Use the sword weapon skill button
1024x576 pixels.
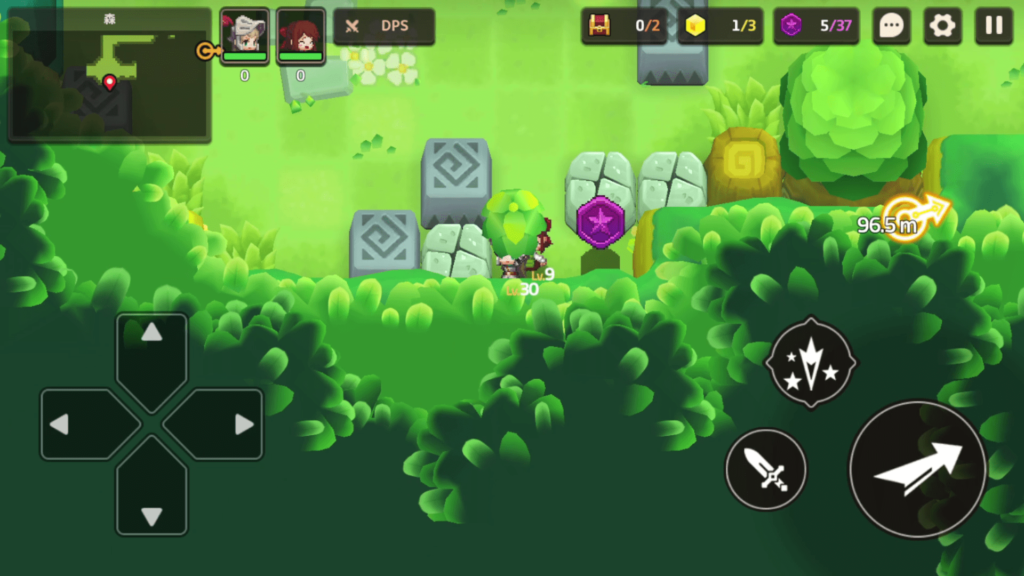point(766,469)
